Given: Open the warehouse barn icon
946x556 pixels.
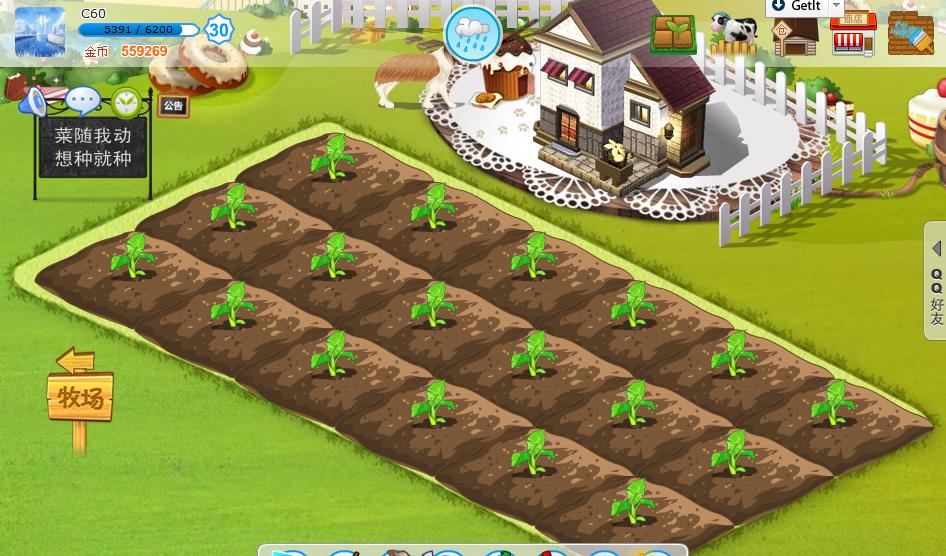Looking at the screenshot, I should click(795, 36).
